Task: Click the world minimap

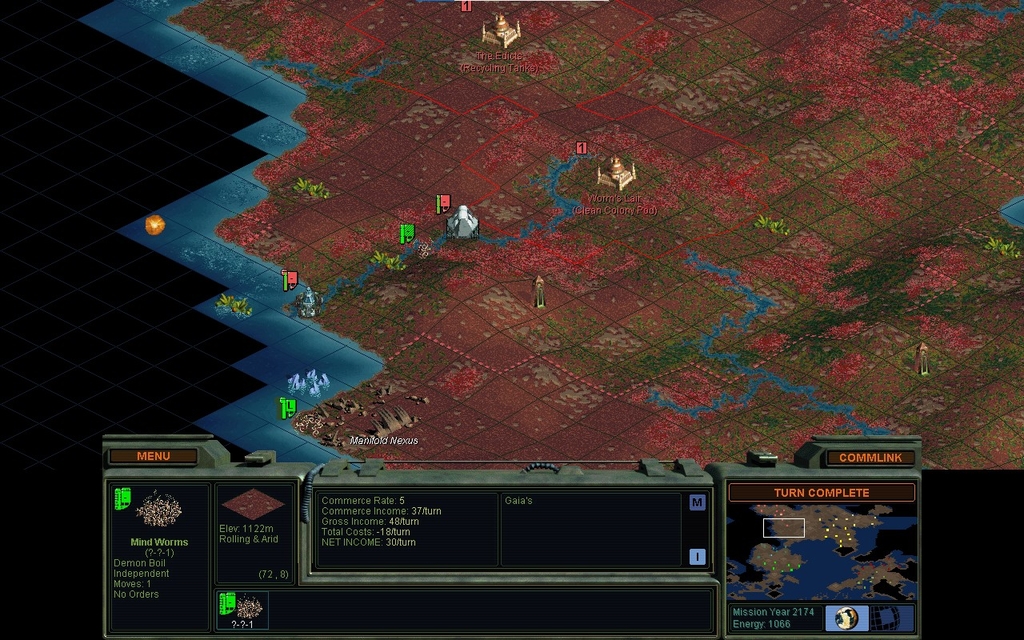Action: pyautogui.click(x=821, y=551)
